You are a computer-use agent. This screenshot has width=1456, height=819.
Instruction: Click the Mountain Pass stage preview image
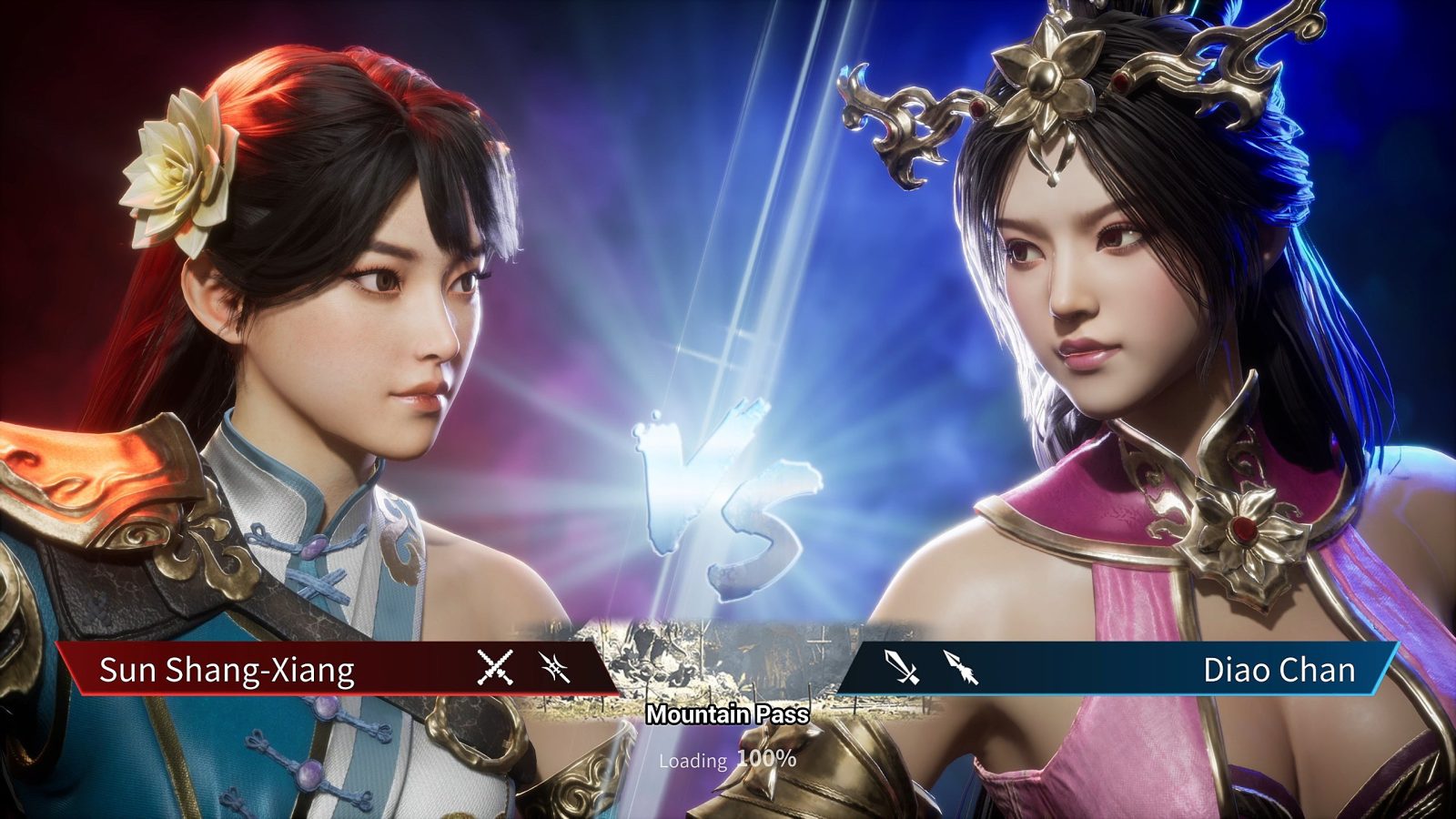pos(726,646)
